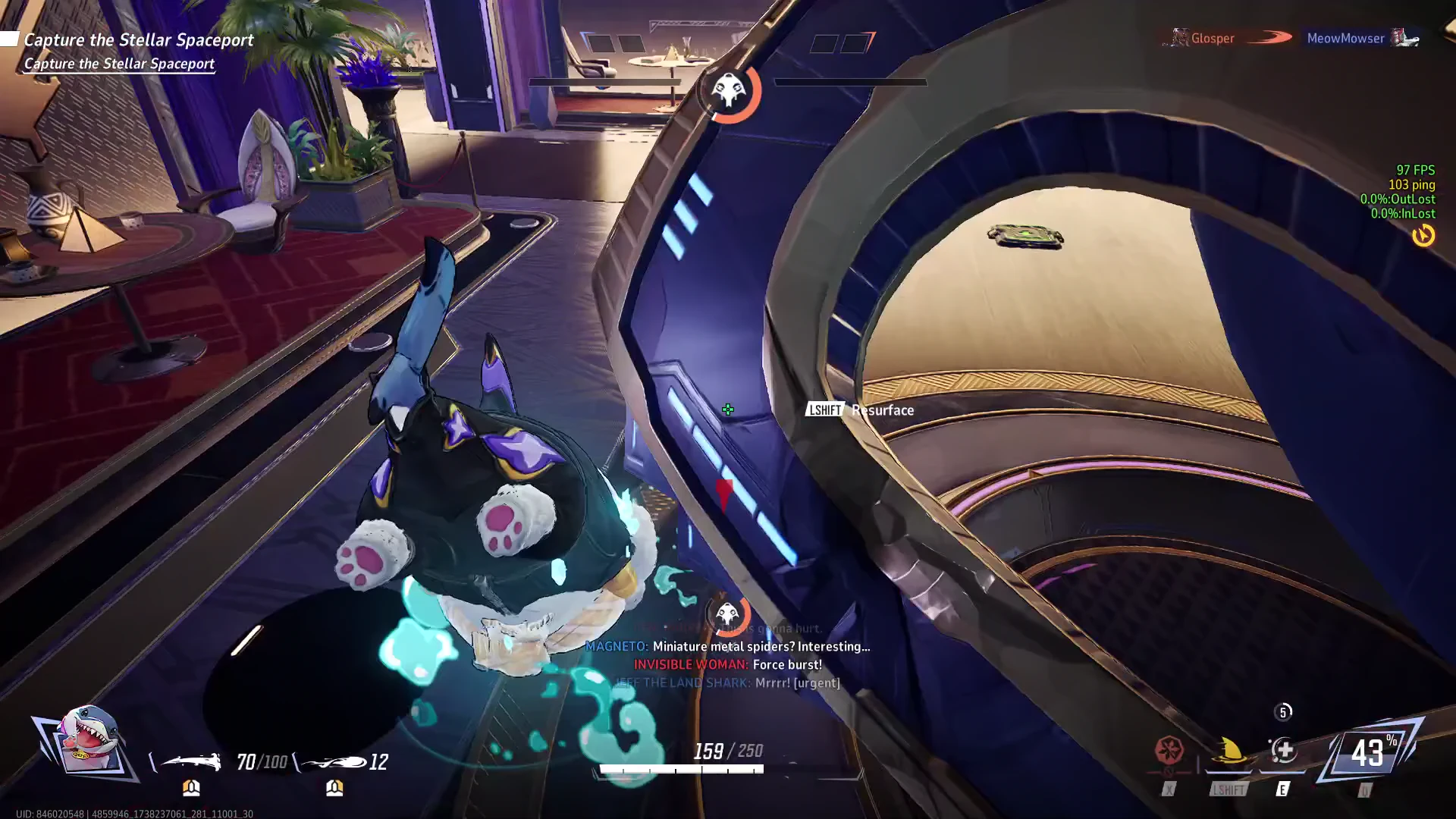This screenshot has height=819, width=1456.
Task: Click the yellow network warning icon
Action: point(1423,236)
